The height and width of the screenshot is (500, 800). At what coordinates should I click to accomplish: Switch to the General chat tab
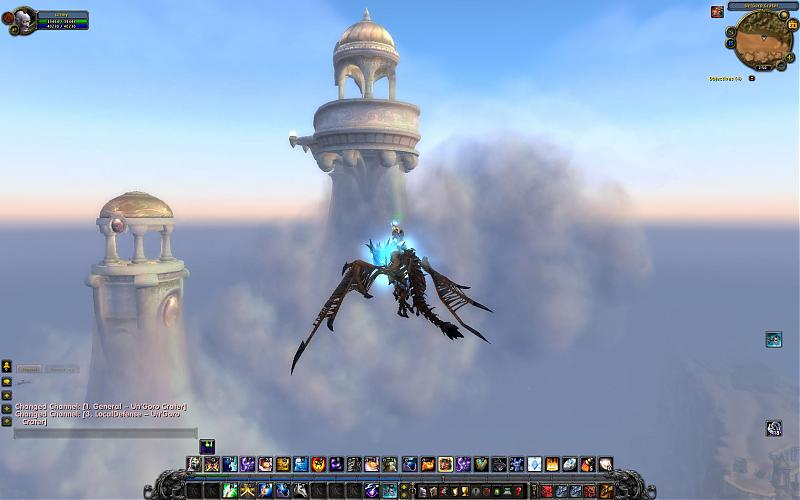tap(29, 369)
